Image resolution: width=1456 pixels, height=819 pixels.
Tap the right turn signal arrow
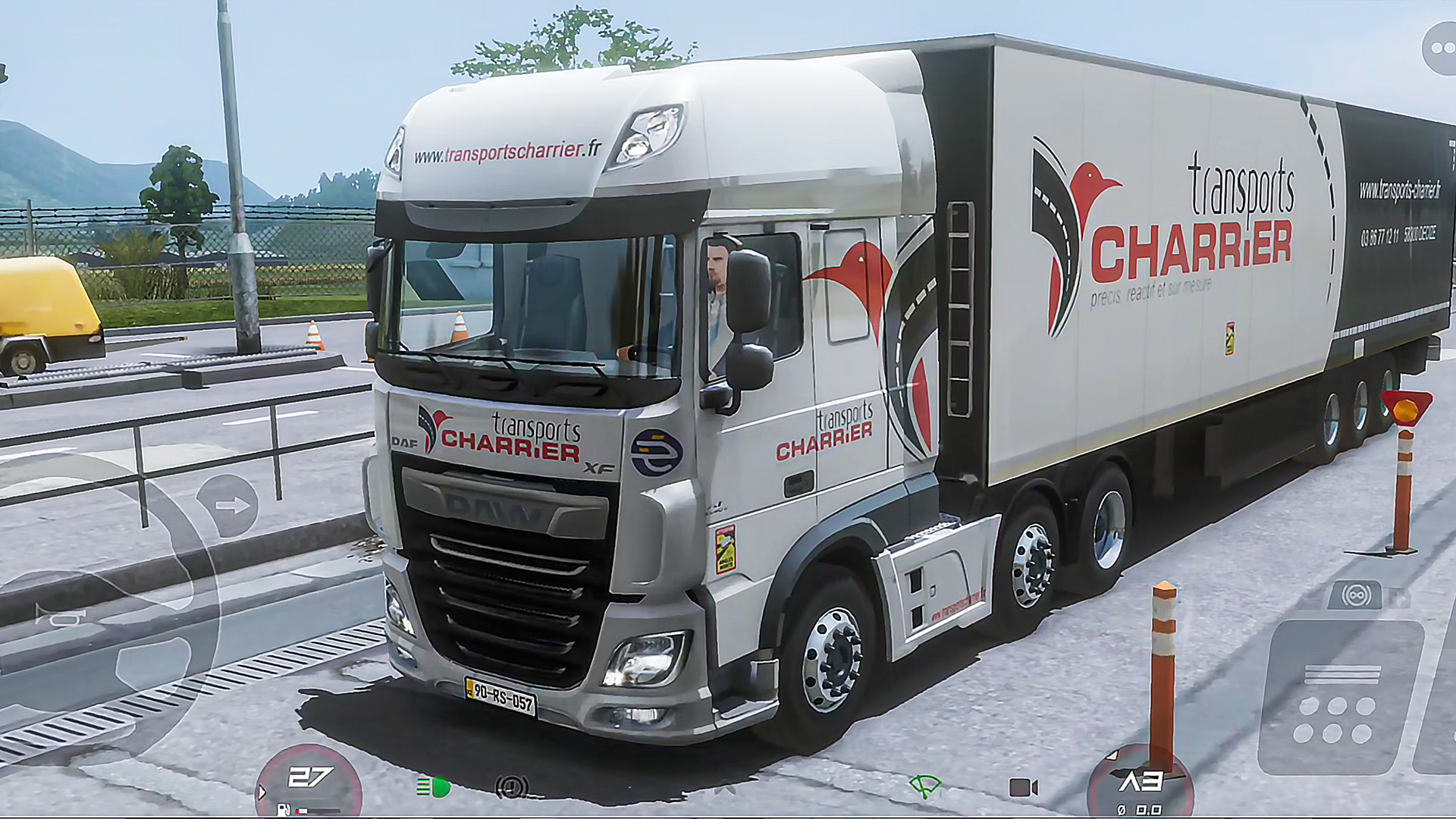228,506
